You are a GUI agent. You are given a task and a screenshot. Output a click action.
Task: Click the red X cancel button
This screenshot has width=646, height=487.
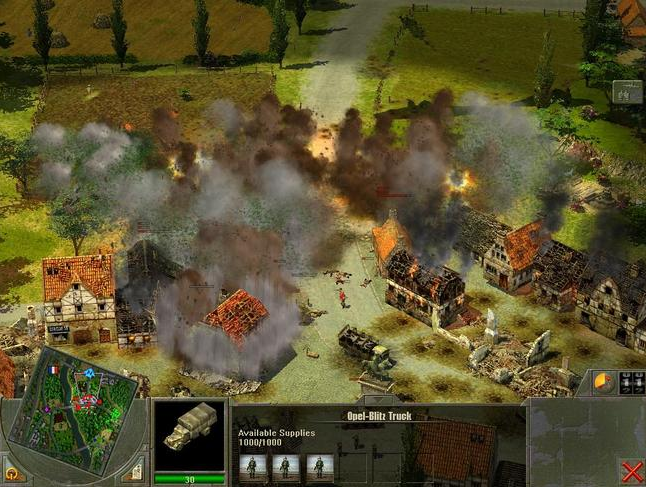click(x=631, y=471)
